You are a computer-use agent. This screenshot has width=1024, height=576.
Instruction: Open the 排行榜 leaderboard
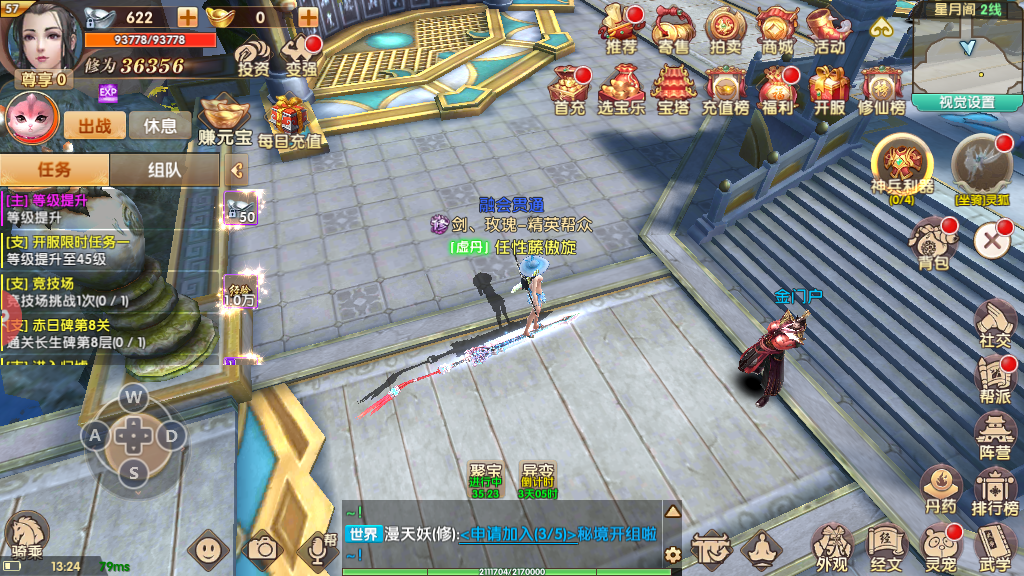(x=996, y=490)
